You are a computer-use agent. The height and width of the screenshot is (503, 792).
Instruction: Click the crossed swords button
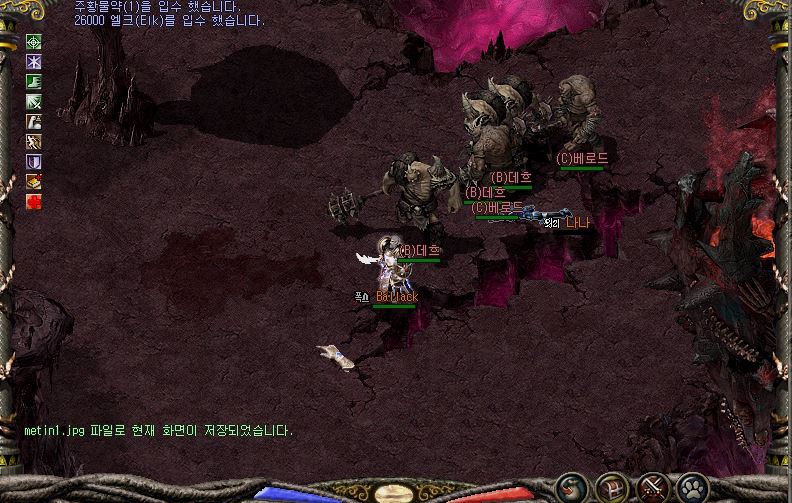click(x=652, y=488)
